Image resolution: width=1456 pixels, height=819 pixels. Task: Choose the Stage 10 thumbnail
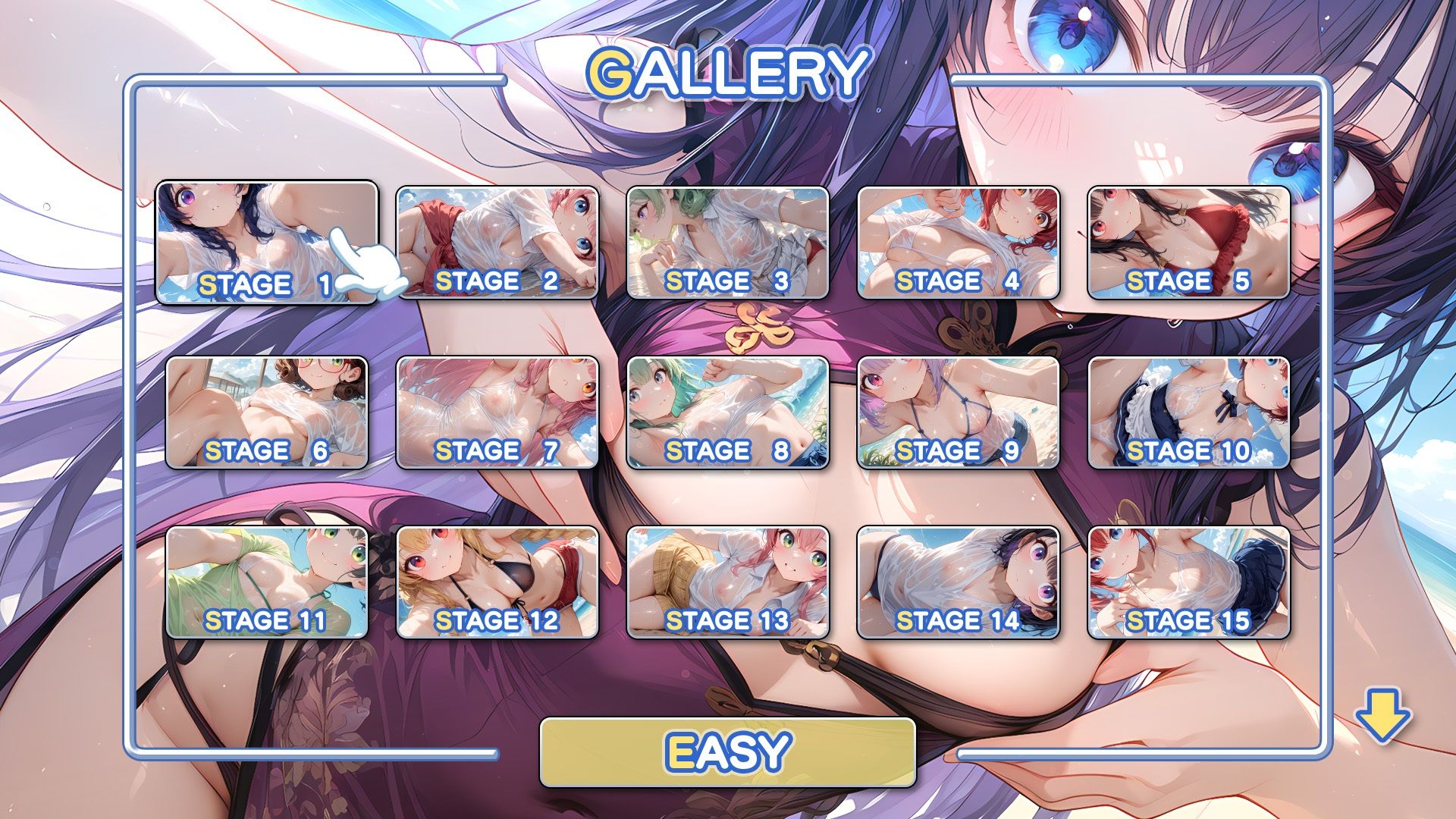point(1188,413)
